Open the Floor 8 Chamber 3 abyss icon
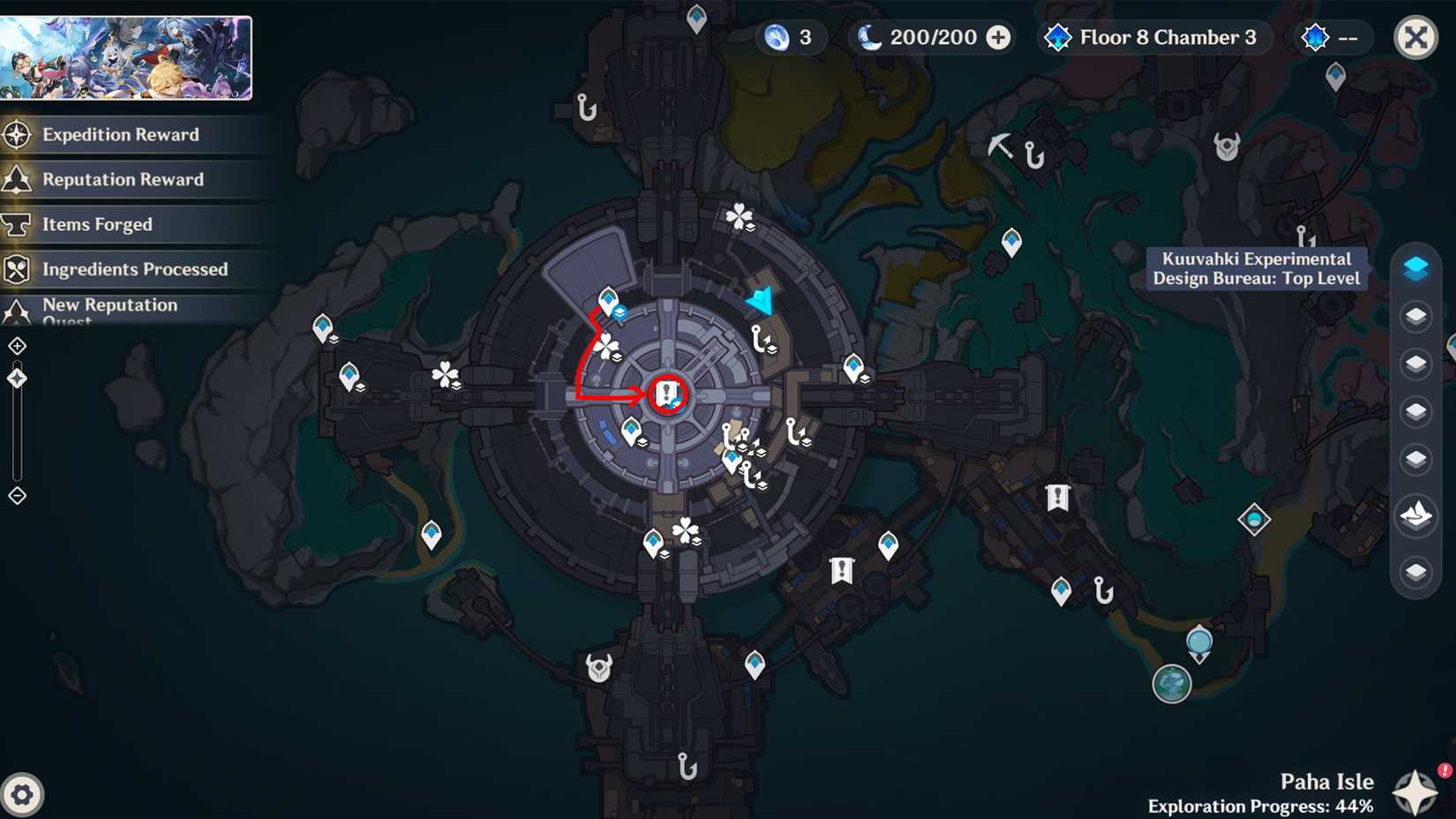The image size is (1456, 819). pos(1057,37)
